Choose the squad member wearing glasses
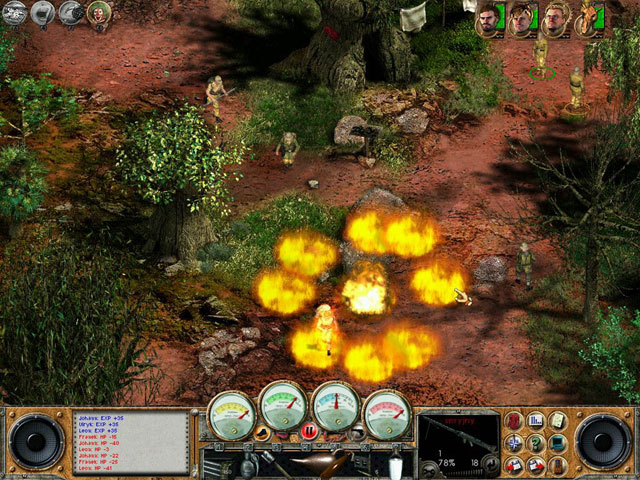This screenshot has height=480, width=640. point(555,18)
